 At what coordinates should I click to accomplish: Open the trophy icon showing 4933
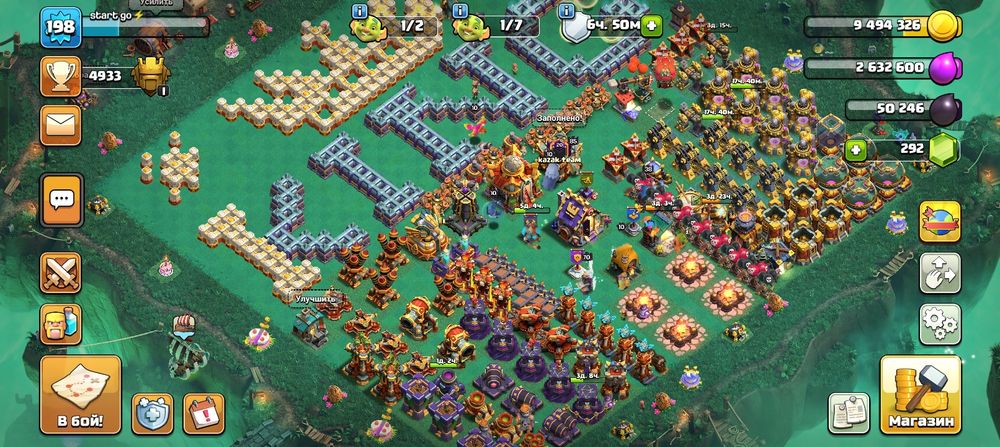pos(61,76)
